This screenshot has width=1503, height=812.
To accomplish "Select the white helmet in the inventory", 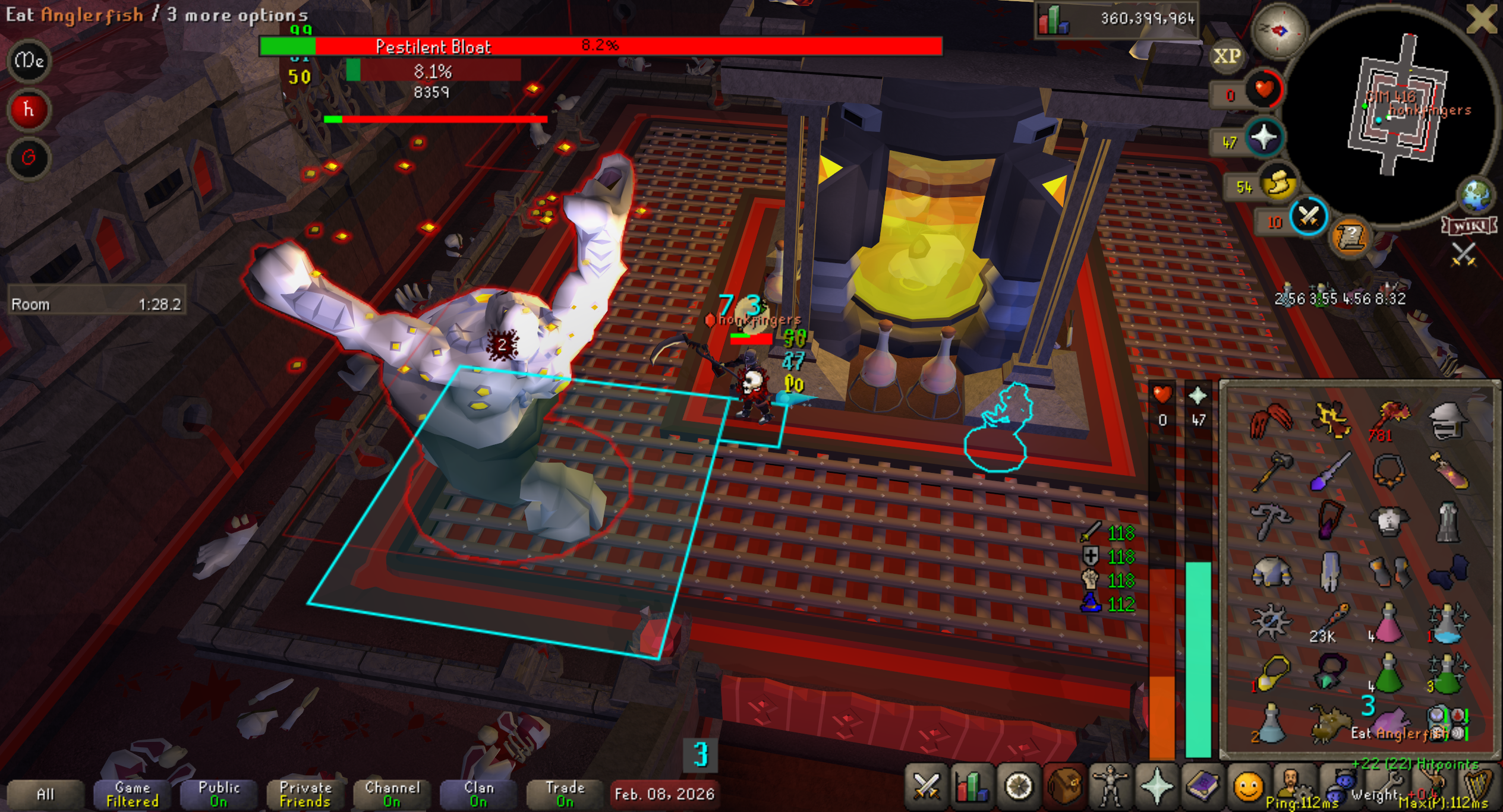I will (1447, 420).
